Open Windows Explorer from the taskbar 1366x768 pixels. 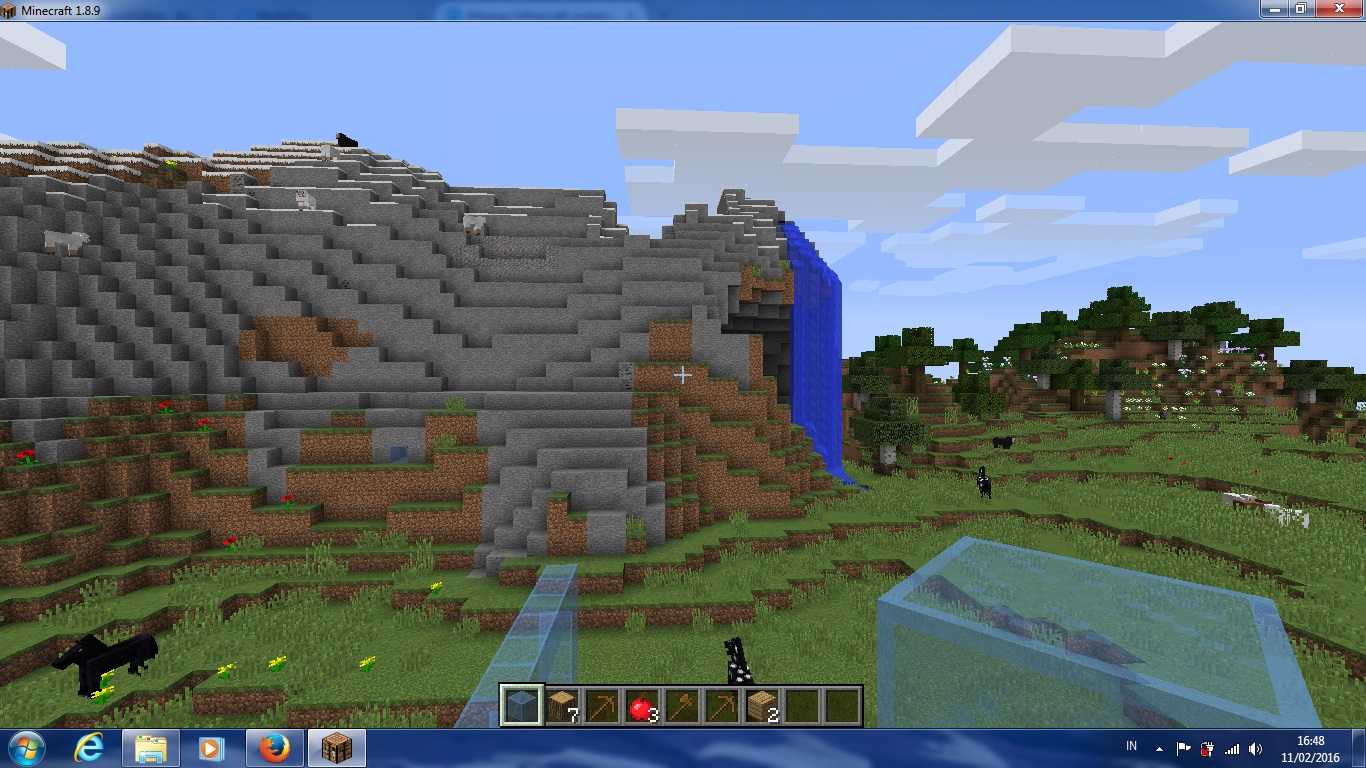coord(151,747)
